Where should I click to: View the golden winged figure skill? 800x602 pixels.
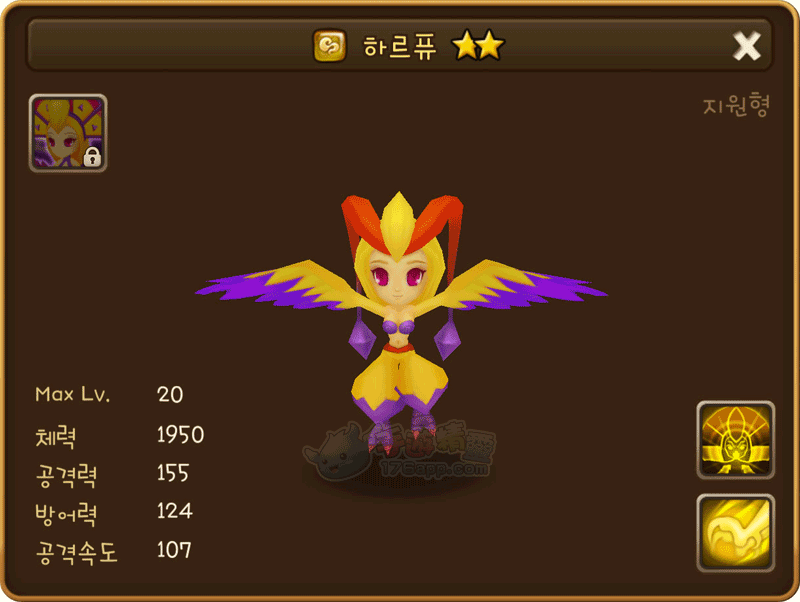pos(735,440)
